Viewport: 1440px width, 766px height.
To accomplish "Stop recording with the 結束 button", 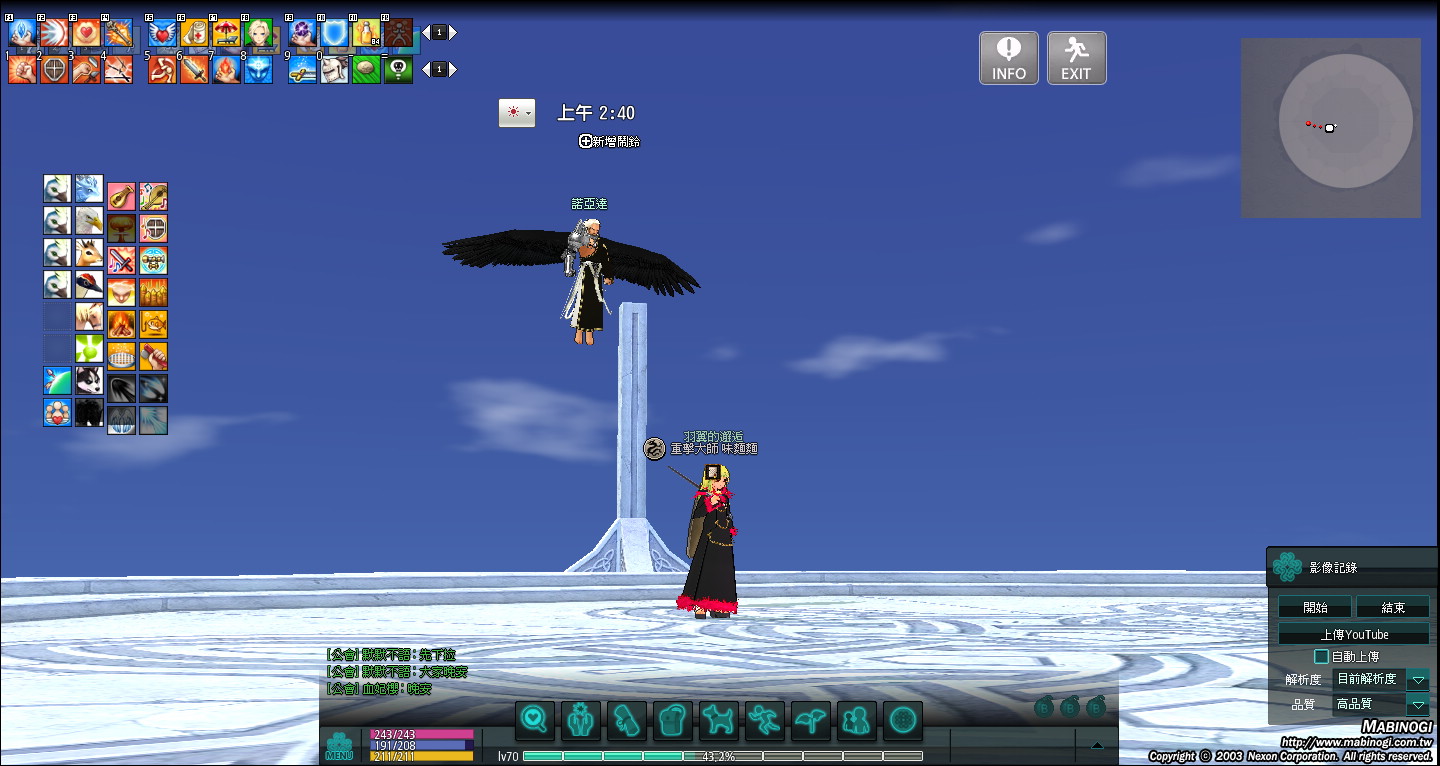I will point(1392,607).
